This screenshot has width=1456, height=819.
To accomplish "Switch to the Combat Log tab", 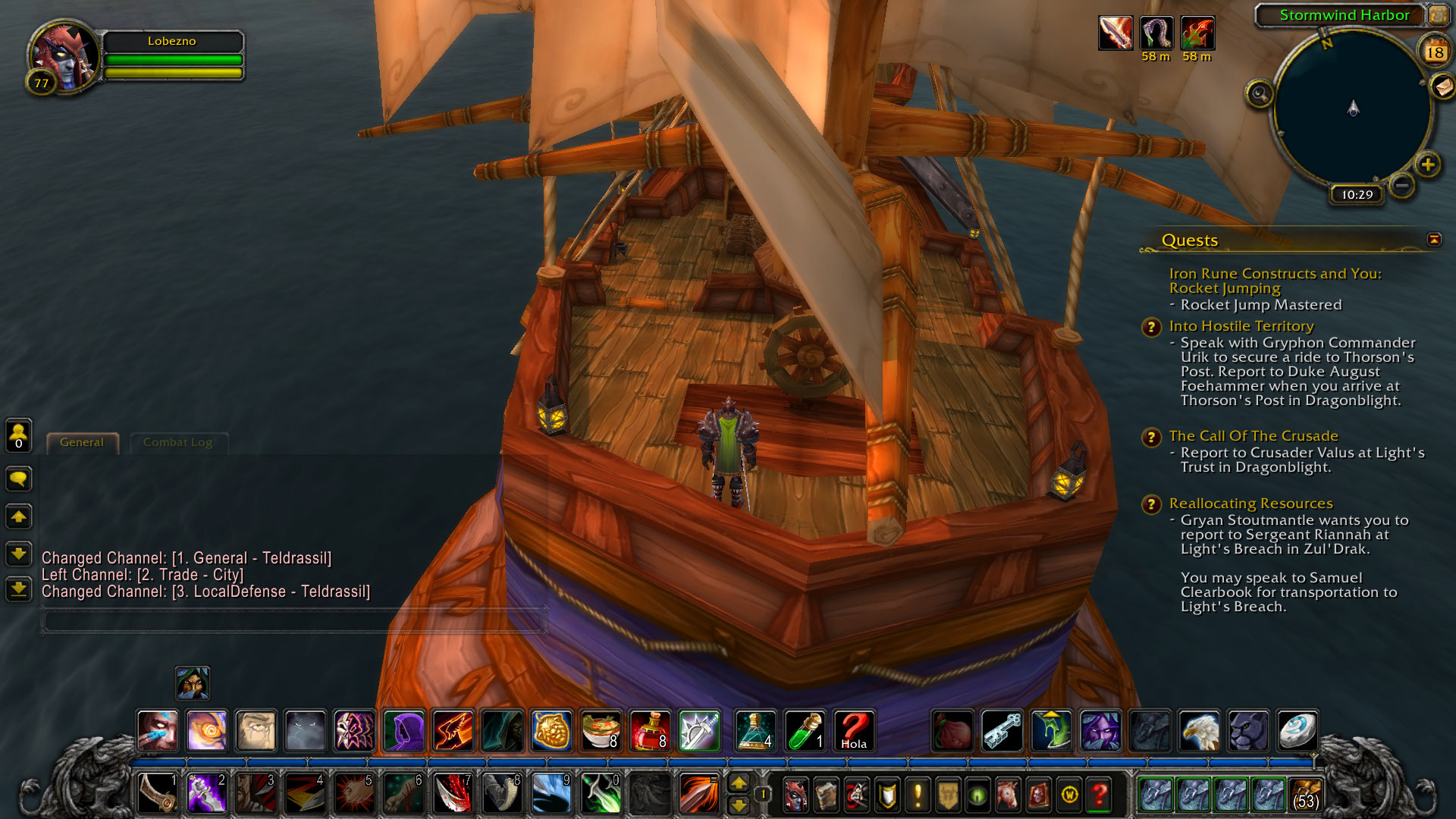I will (177, 442).
